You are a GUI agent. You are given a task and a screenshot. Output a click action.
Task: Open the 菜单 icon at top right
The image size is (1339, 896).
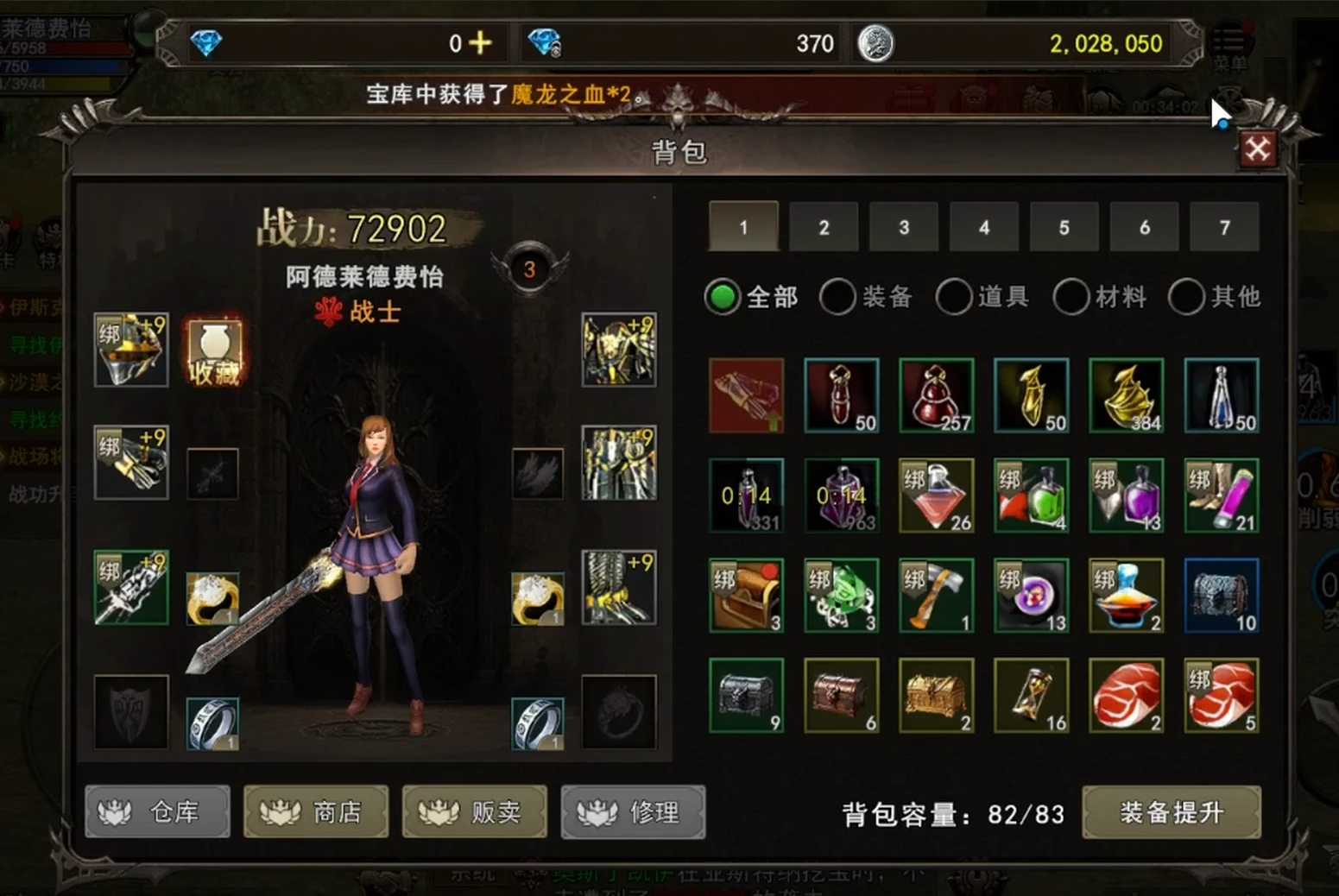[x=1229, y=39]
